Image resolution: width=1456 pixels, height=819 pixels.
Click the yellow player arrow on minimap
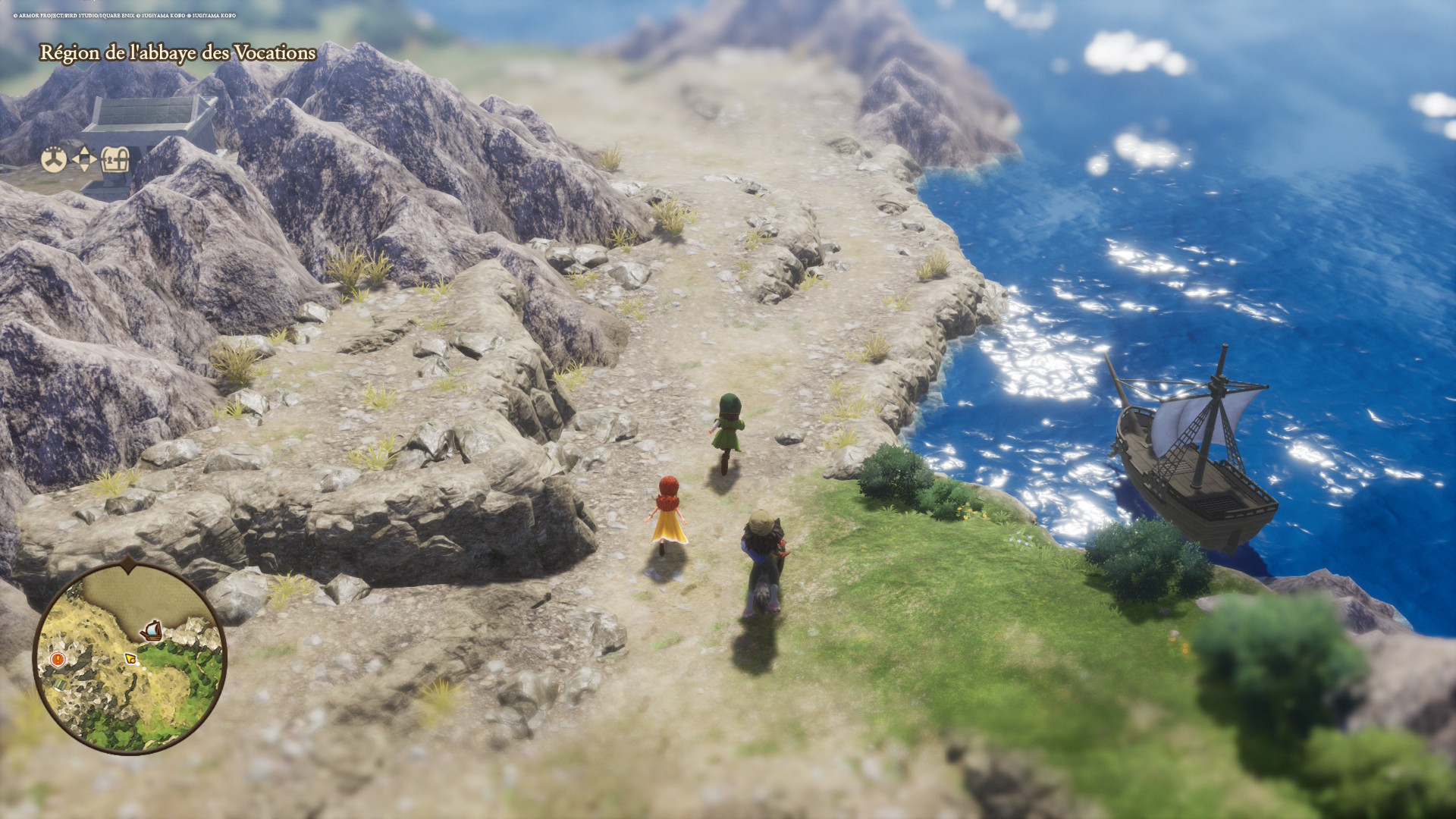point(130,657)
